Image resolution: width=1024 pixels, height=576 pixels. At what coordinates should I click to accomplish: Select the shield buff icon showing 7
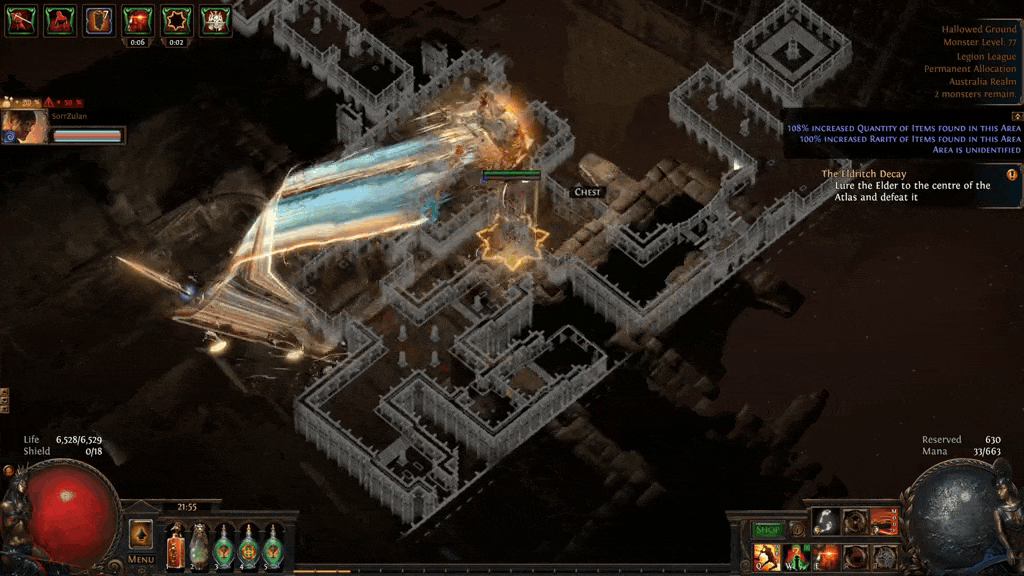click(x=98, y=20)
